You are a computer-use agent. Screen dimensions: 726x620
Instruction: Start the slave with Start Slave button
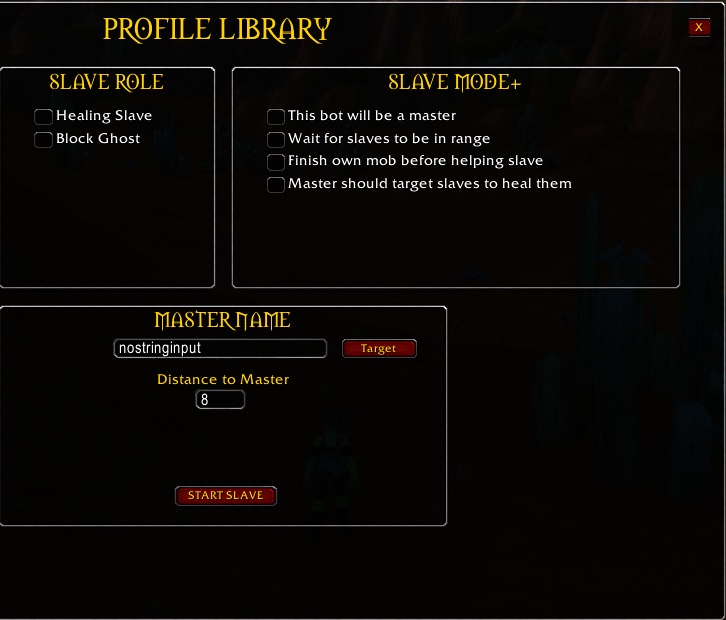tap(225, 496)
